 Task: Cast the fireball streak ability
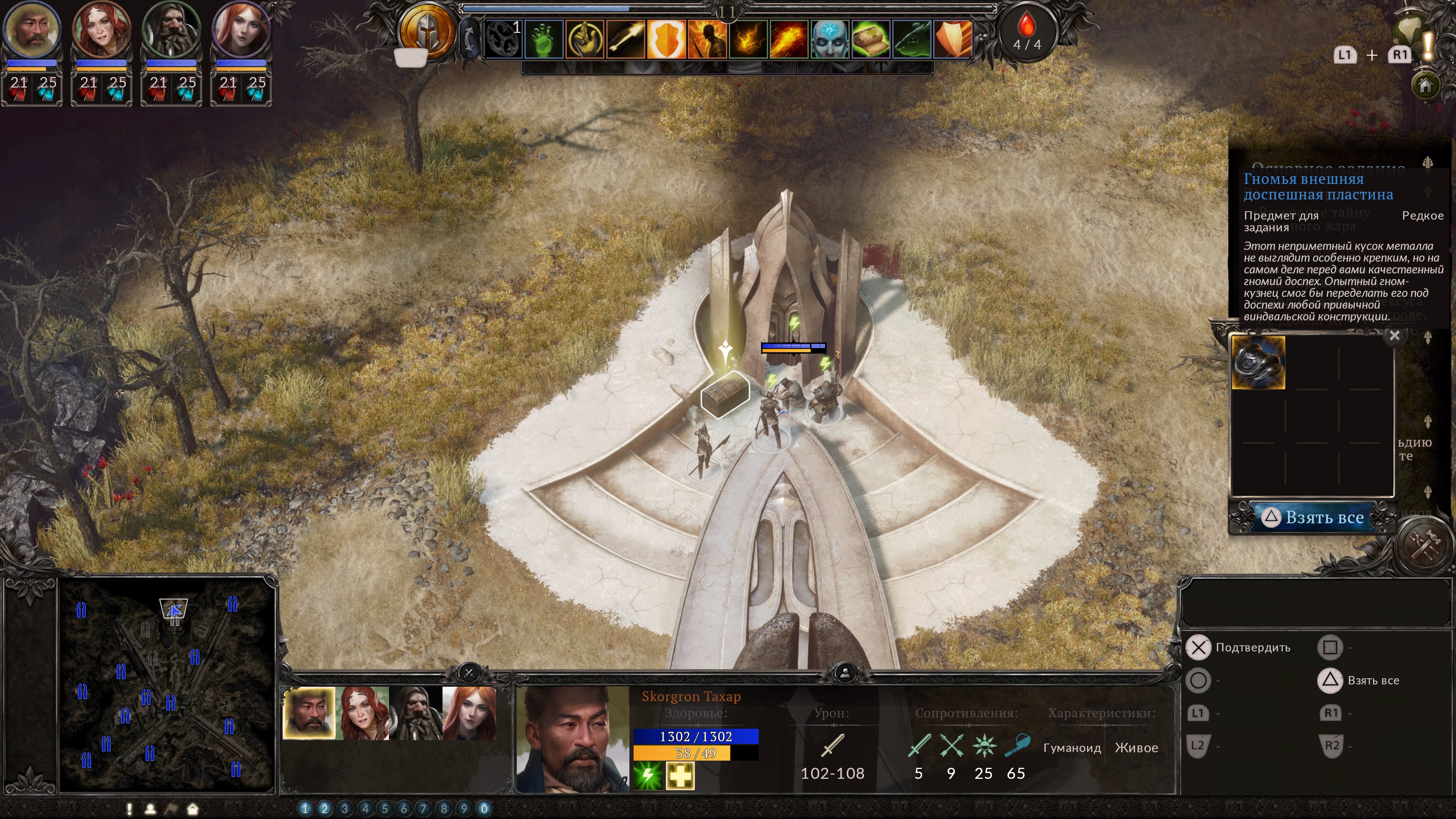[x=789, y=39]
